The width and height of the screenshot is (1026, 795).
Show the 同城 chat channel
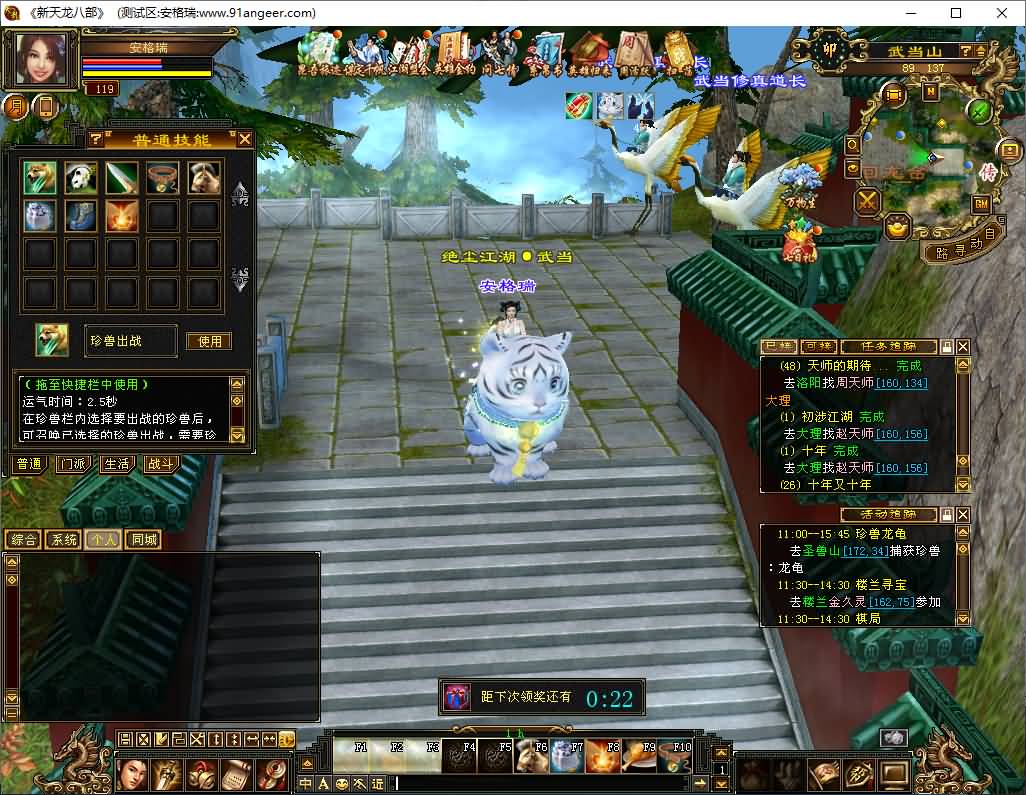click(x=144, y=540)
